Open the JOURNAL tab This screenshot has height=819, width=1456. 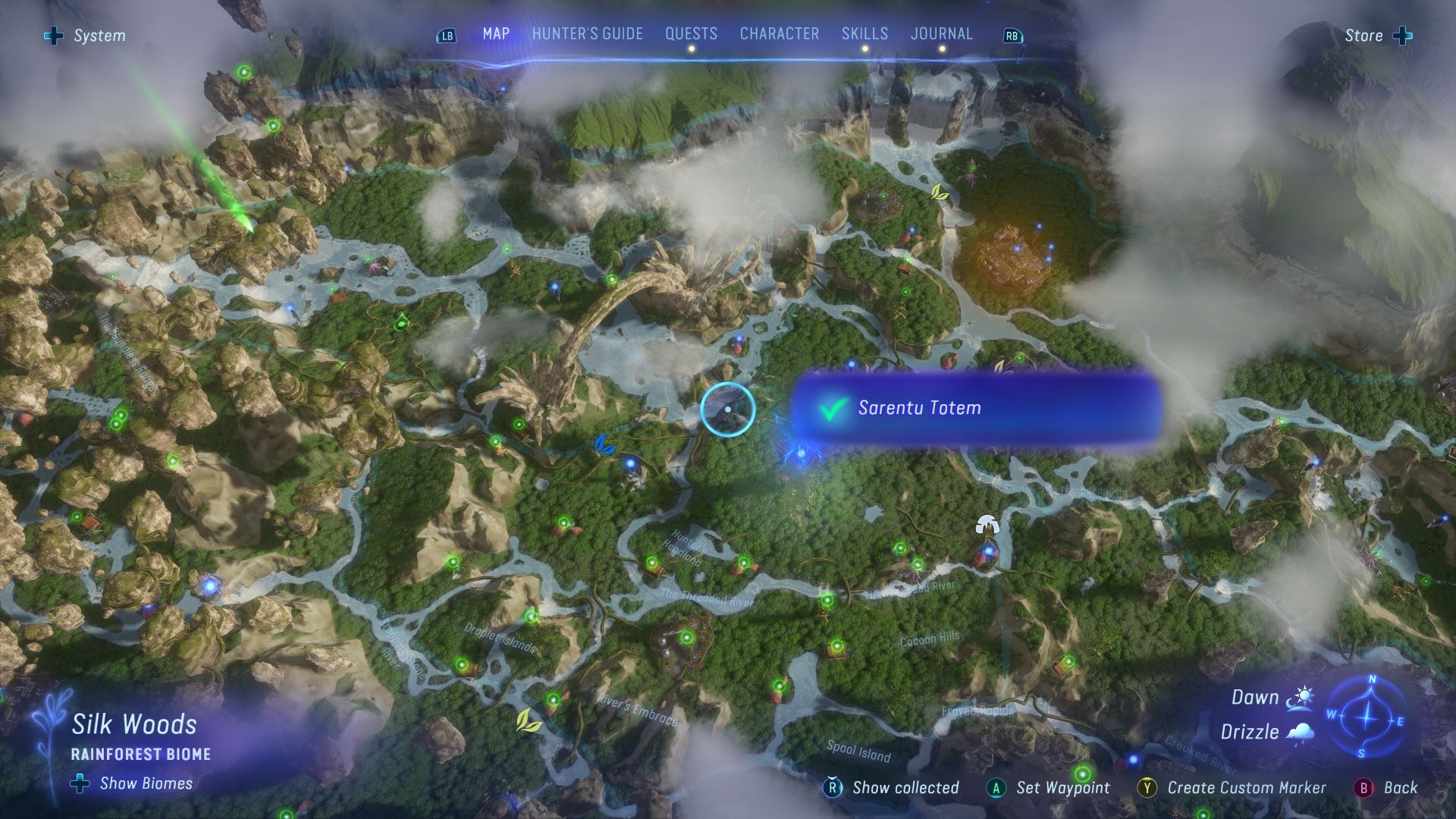pyautogui.click(x=941, y=33)
